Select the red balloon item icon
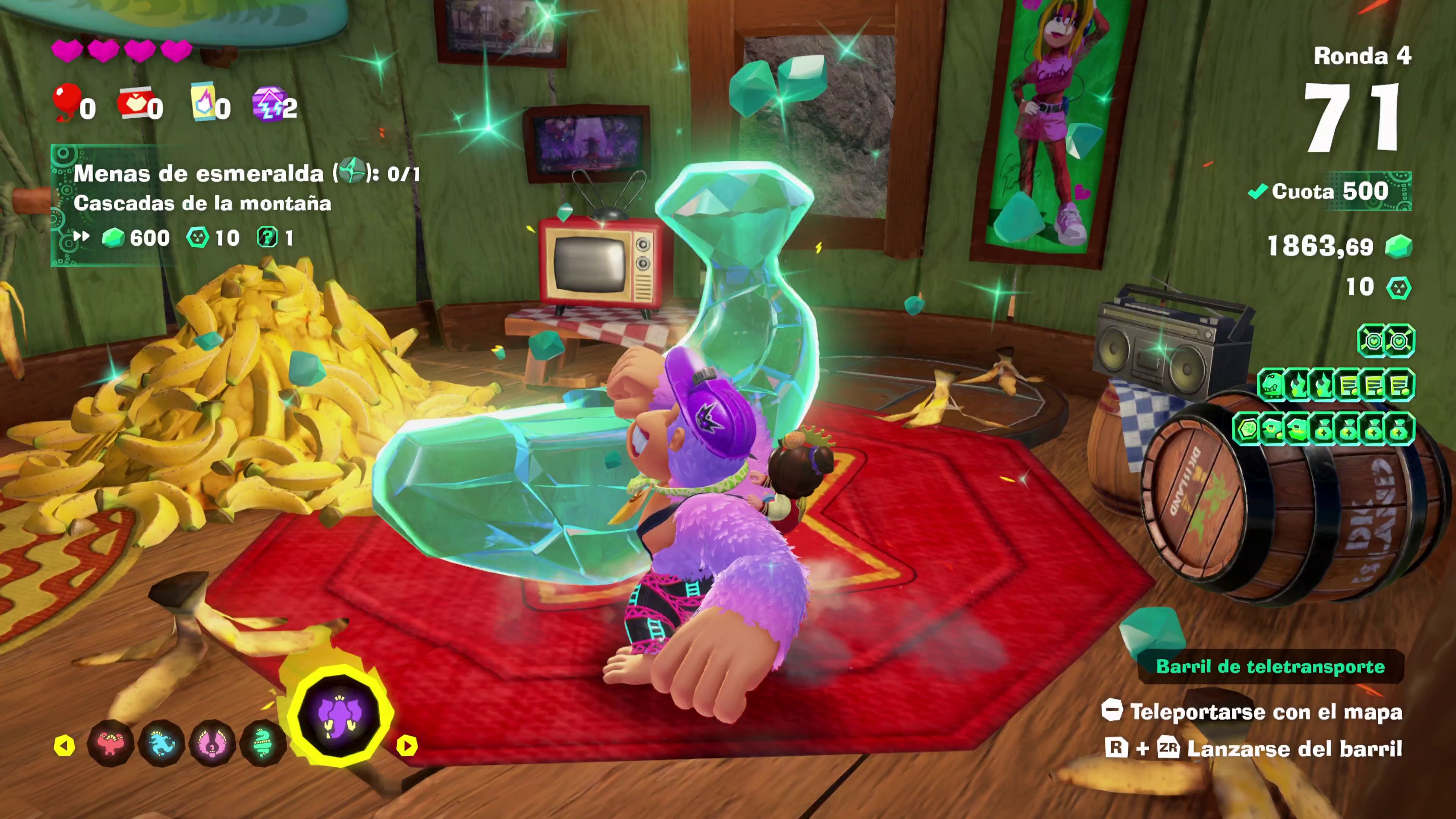1456x819 pixels. (x=67, y=102)
